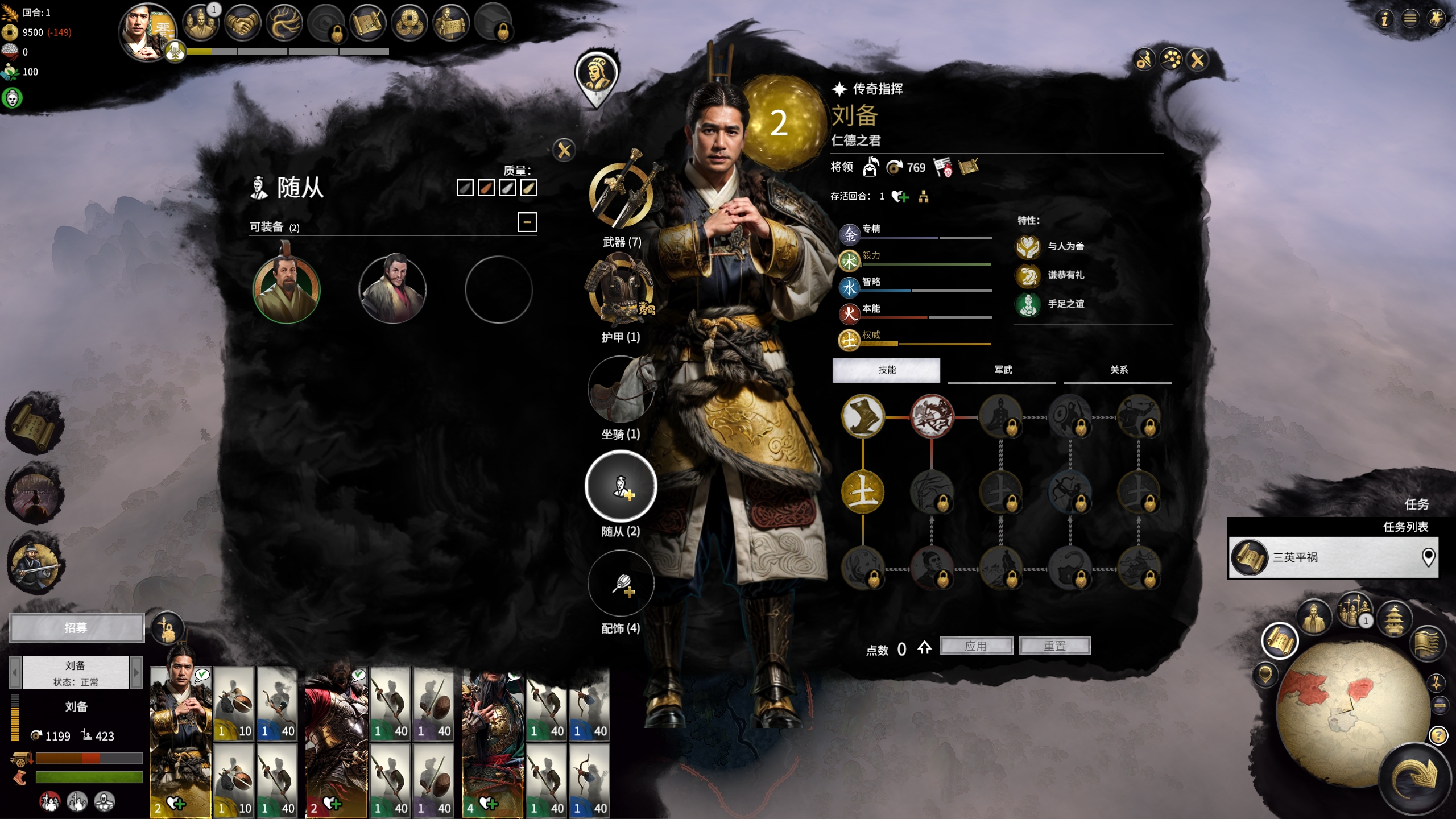
Task: Select the 坐骑 (1) mount slot
Action: [x=621, y=390]
